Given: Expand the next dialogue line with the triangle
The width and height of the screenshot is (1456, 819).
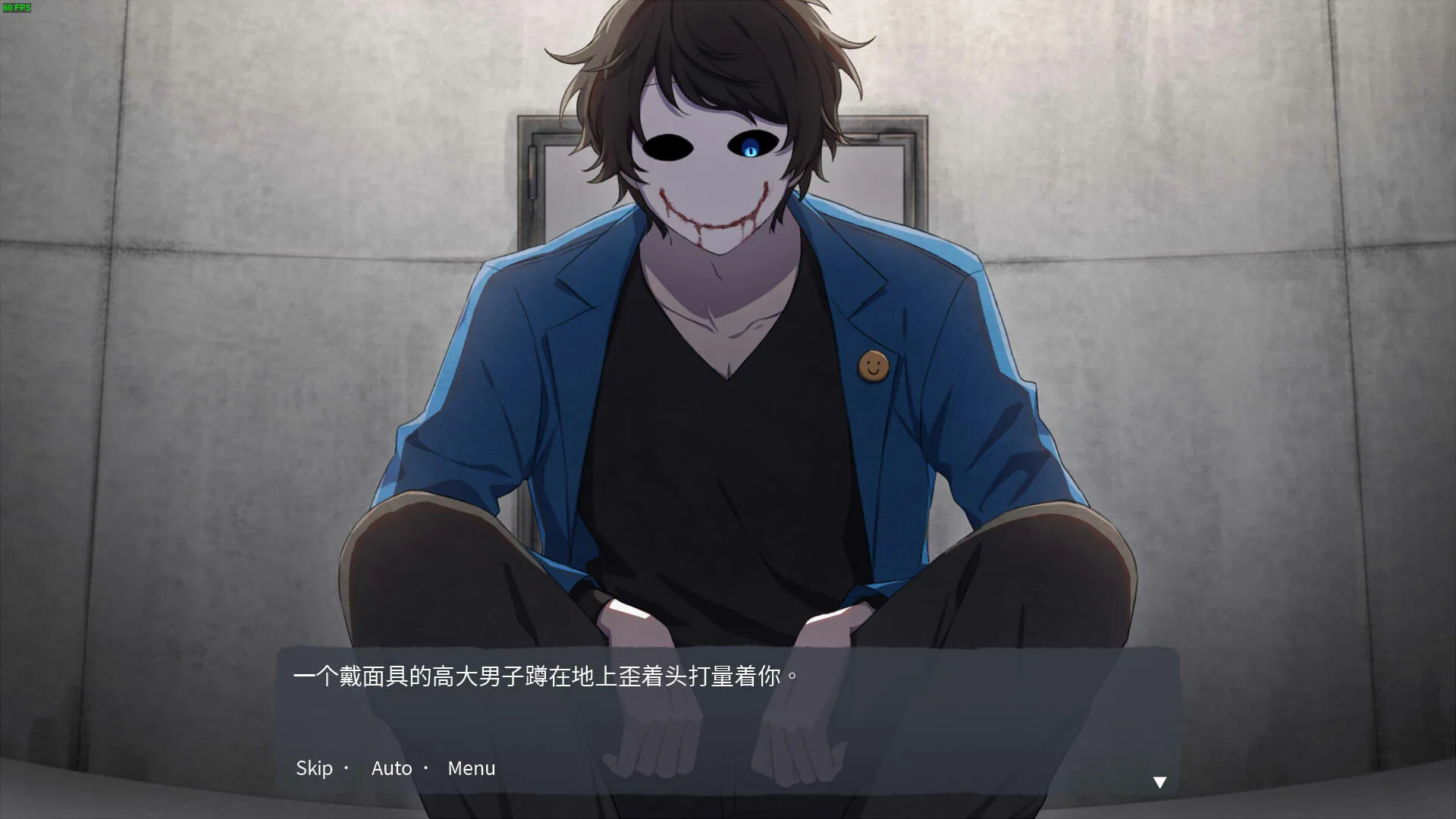Looking at the screenshot, I should [x=1159, y=781].
